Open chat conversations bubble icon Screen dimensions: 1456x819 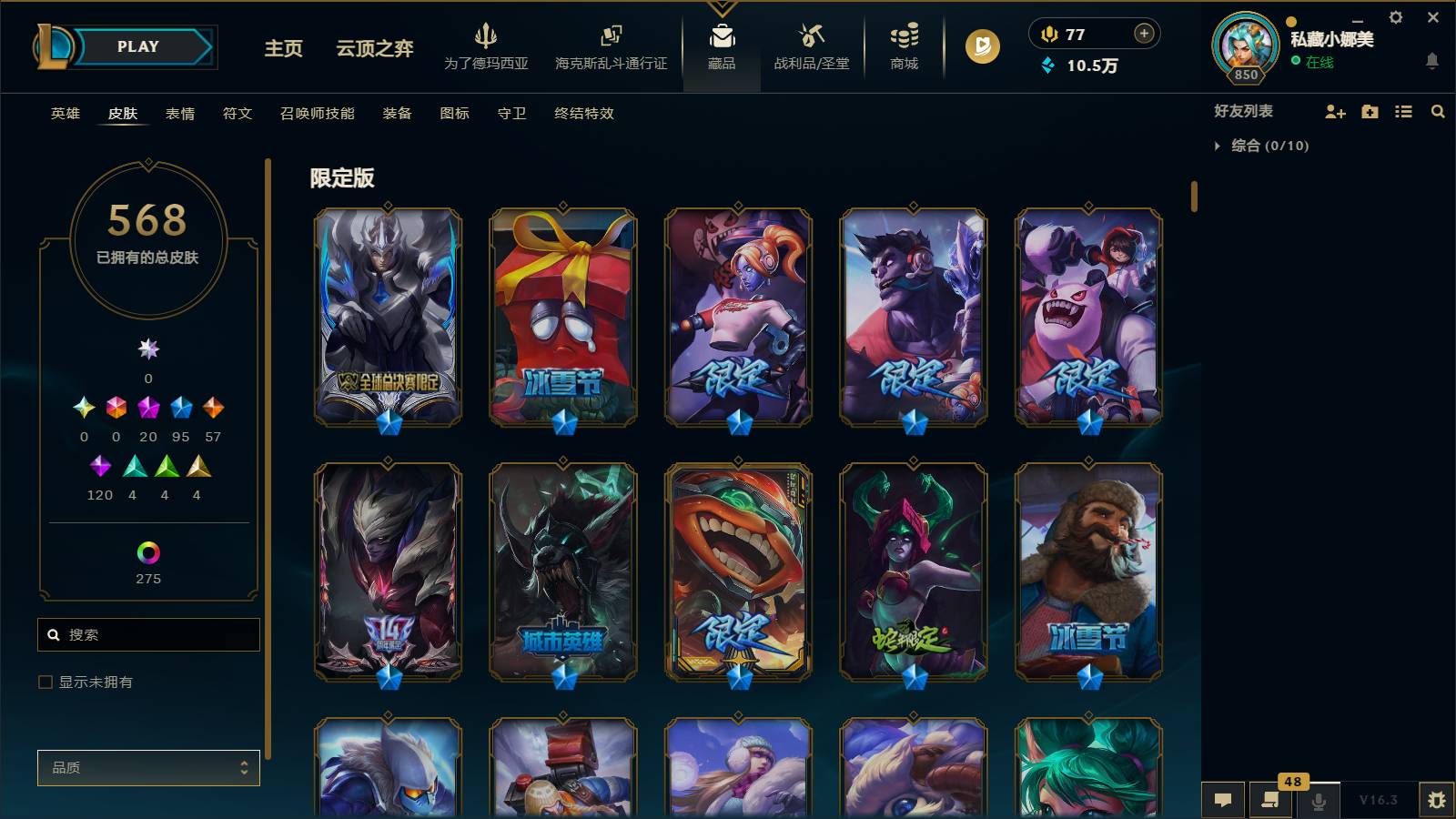(x=1223, y=801)
